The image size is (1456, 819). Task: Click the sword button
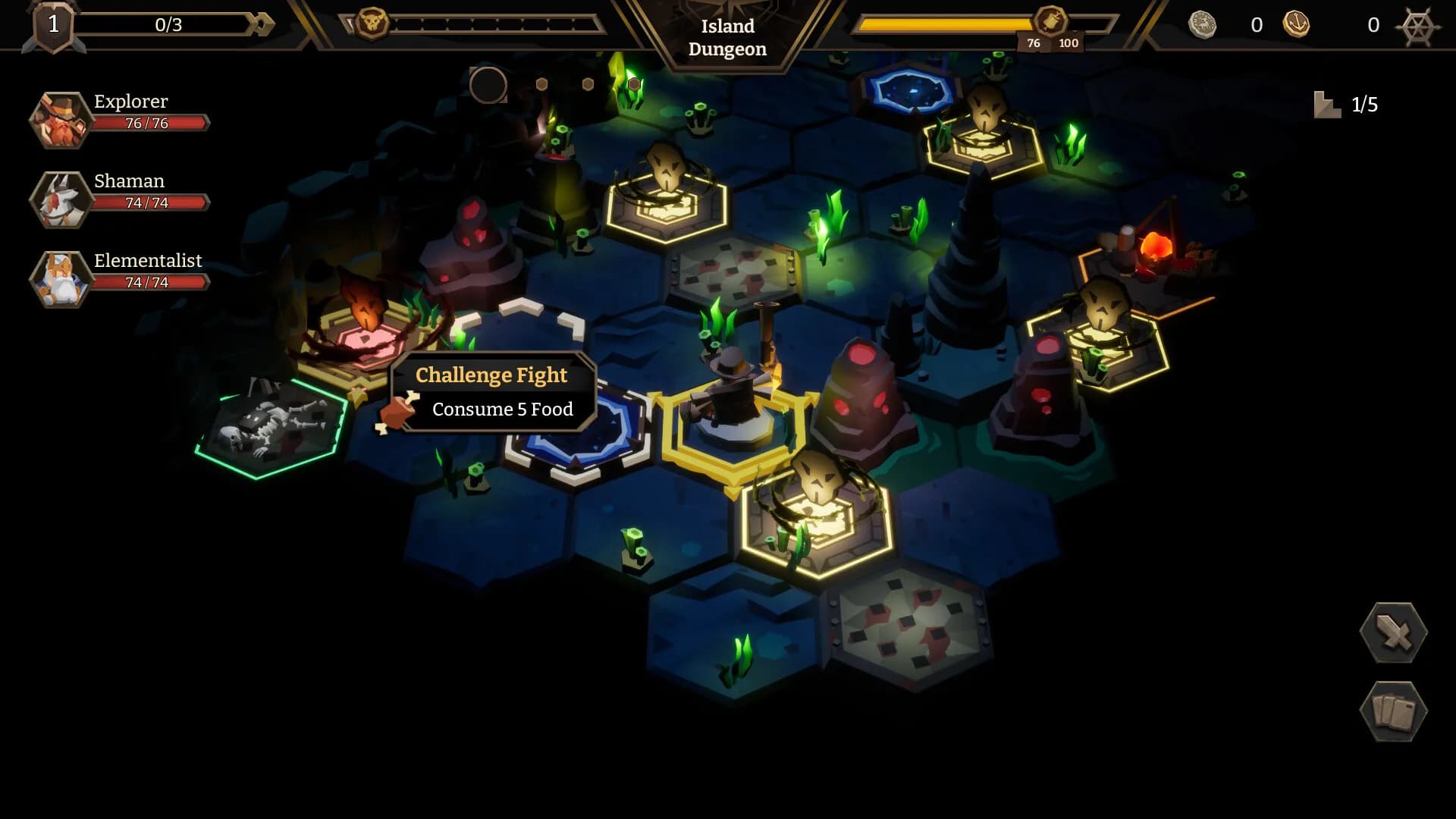1394,632
